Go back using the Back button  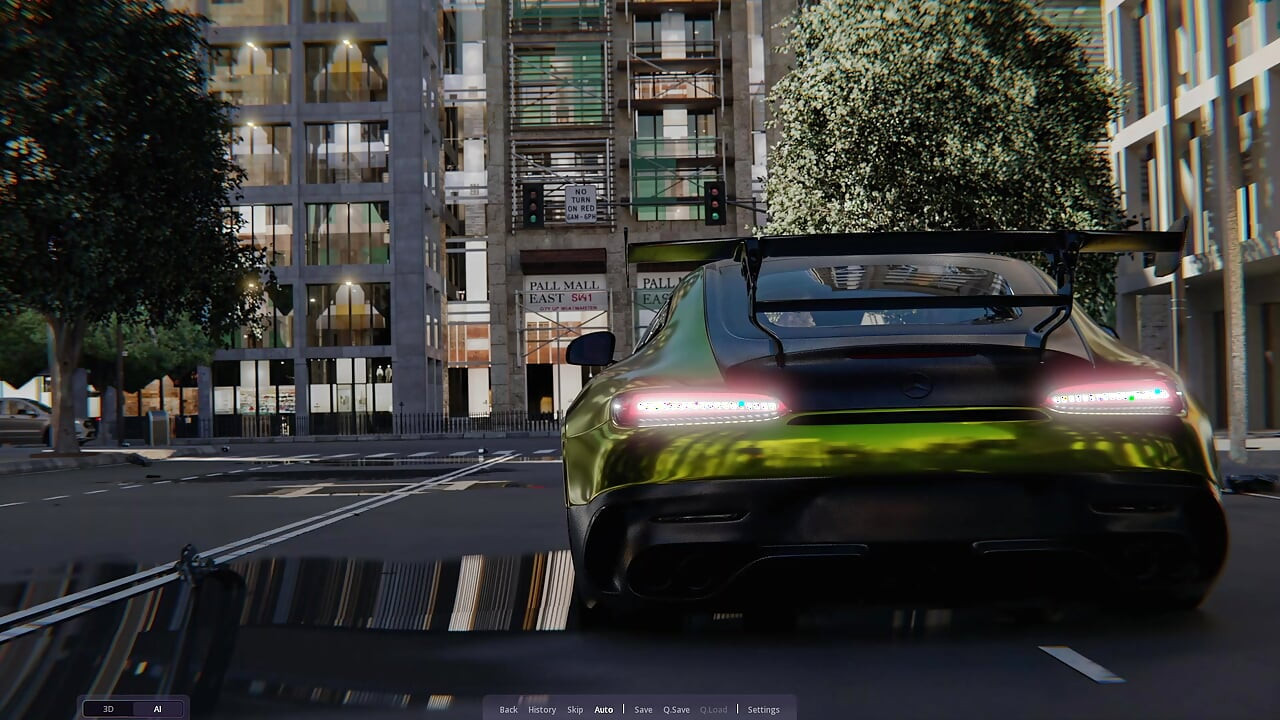[x=508, y=710]
